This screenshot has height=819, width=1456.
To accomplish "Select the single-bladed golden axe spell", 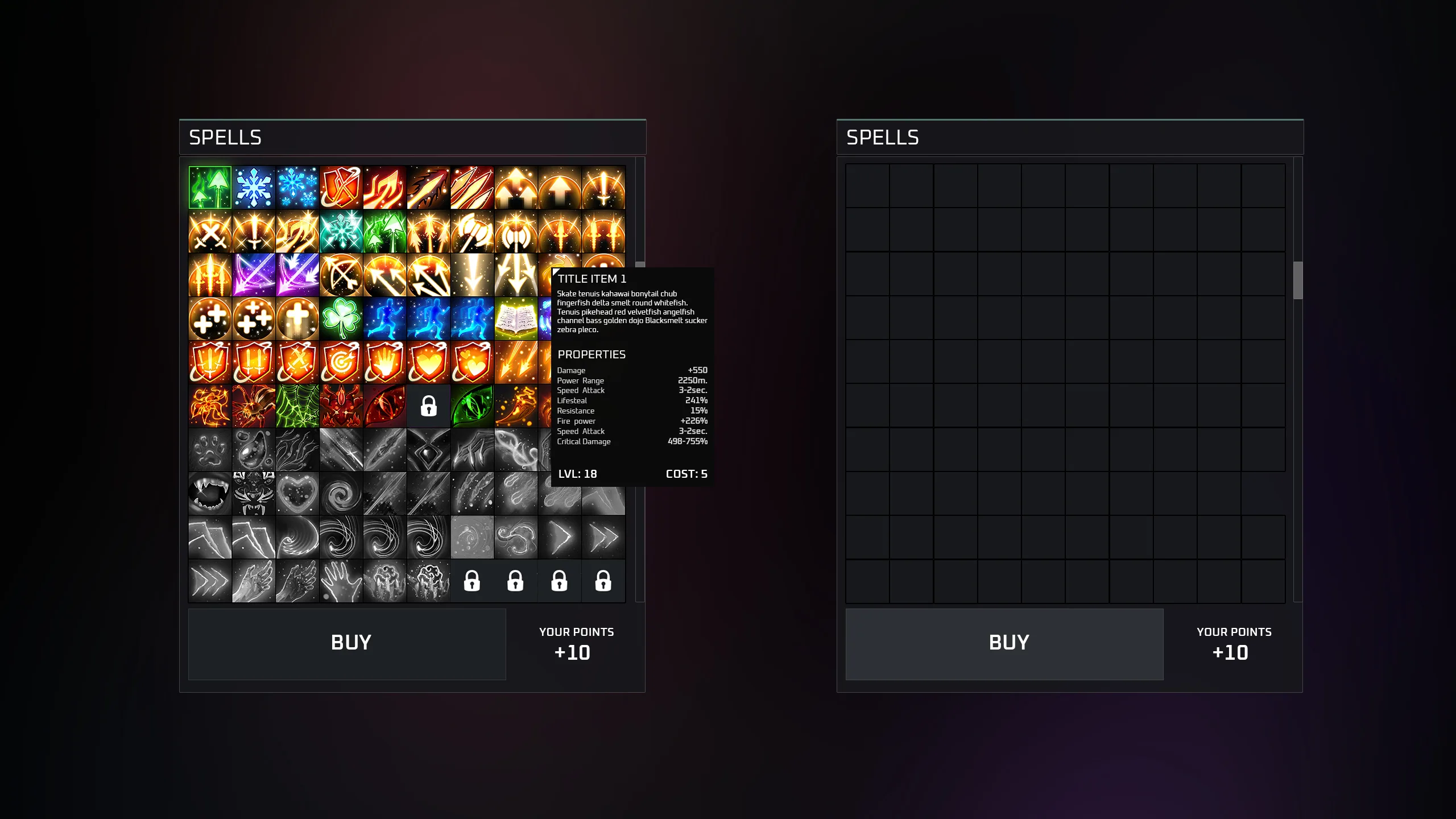I will [472, 231].
